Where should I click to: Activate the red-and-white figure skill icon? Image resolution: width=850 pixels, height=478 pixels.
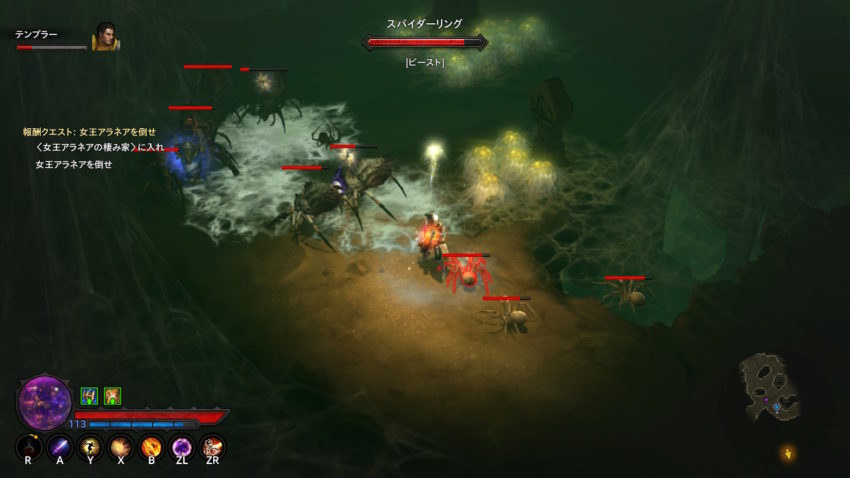tap(212, 447)
